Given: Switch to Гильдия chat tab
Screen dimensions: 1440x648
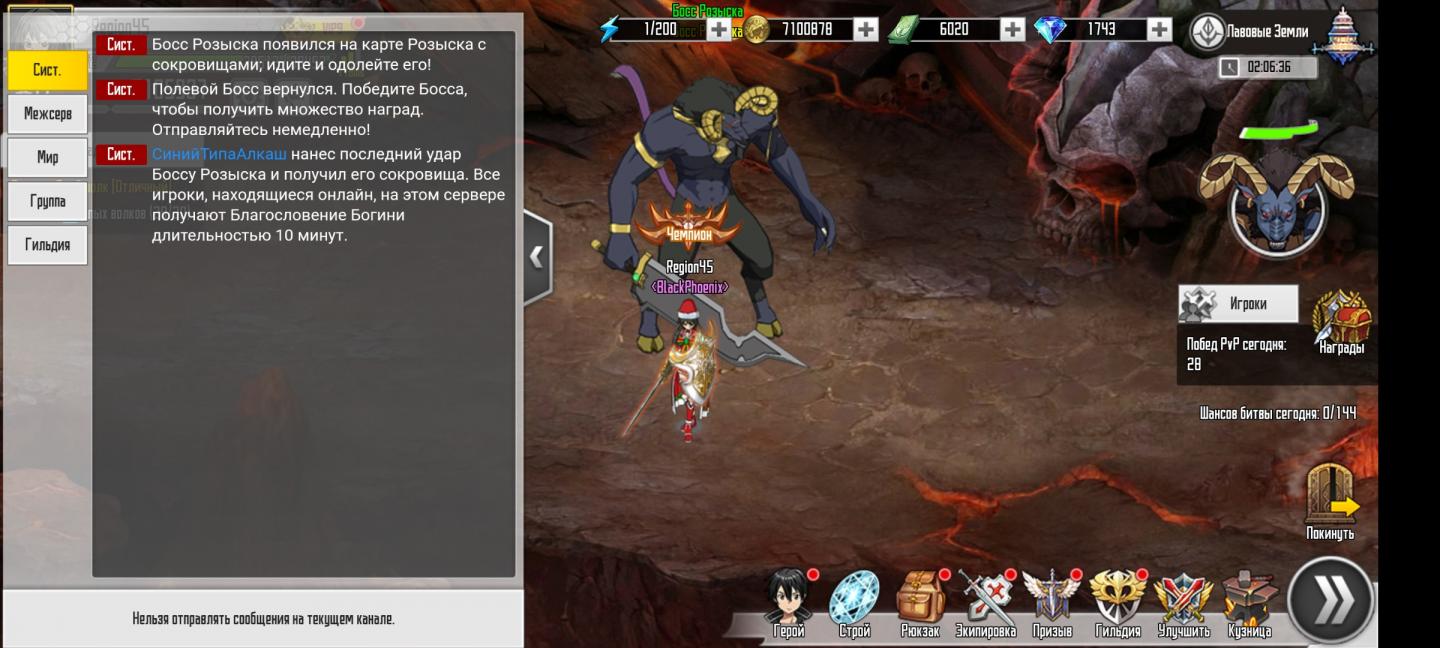Looking at the screenshot, I should tap(47, 245).
